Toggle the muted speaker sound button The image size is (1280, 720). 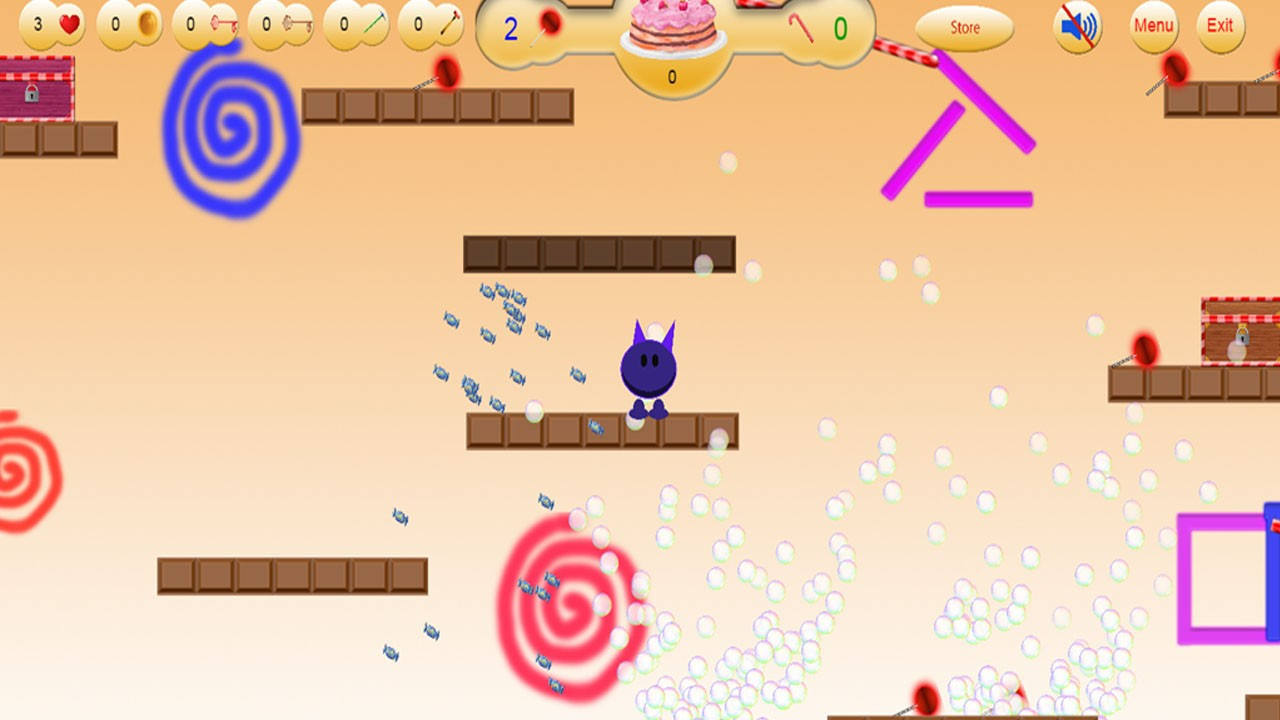[x=1077, y=27]
